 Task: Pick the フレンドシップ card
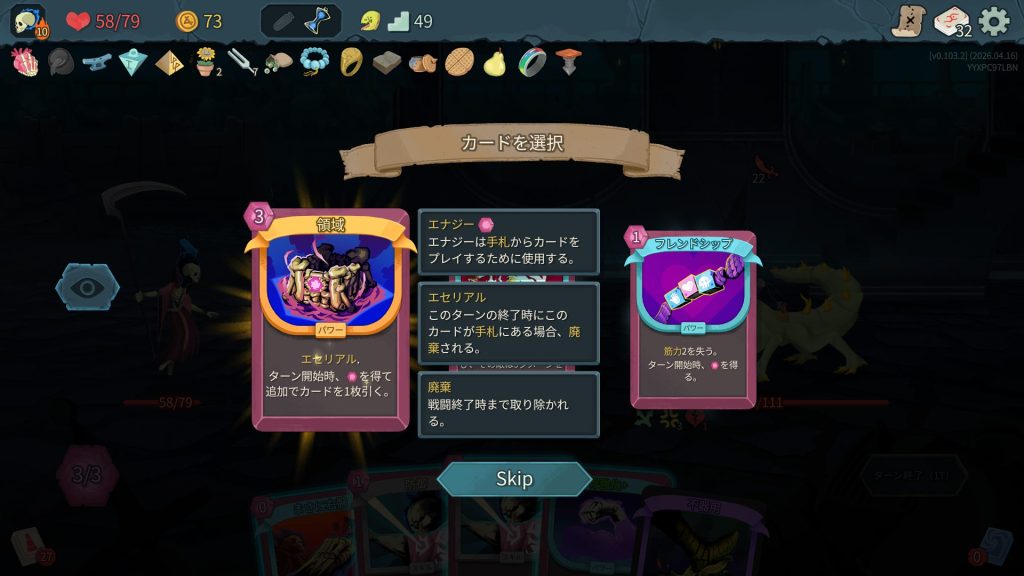pos(692,320)
